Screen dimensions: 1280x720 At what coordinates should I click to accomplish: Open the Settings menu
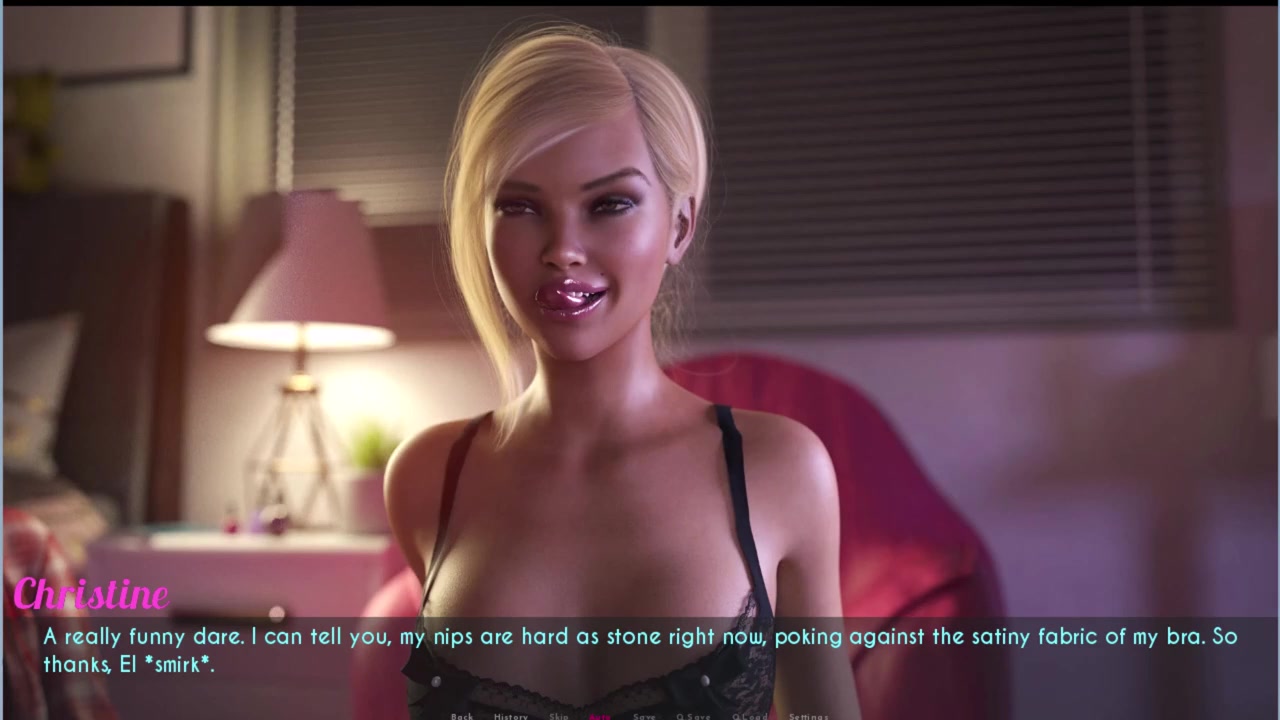(x=808, y=716)
